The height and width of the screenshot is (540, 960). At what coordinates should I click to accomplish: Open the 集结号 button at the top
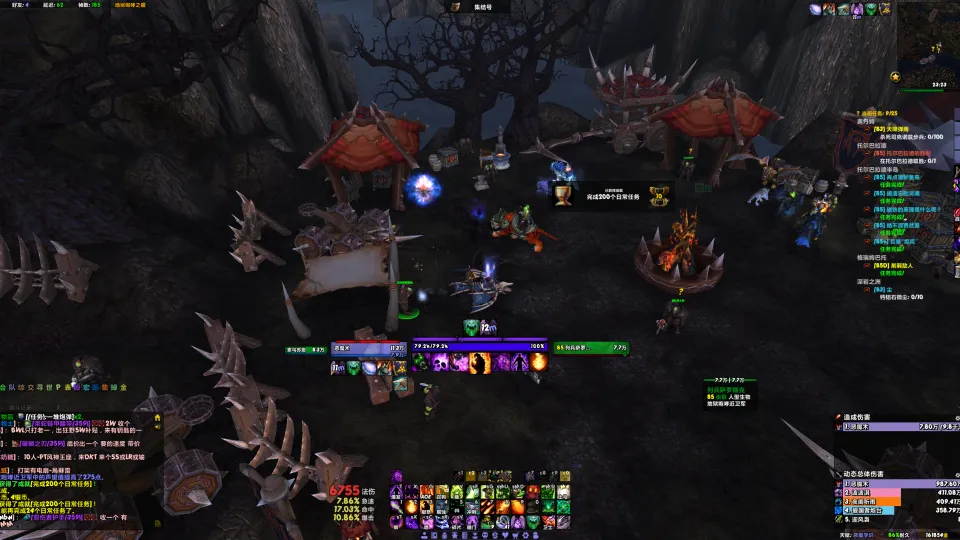click(481, 7)
